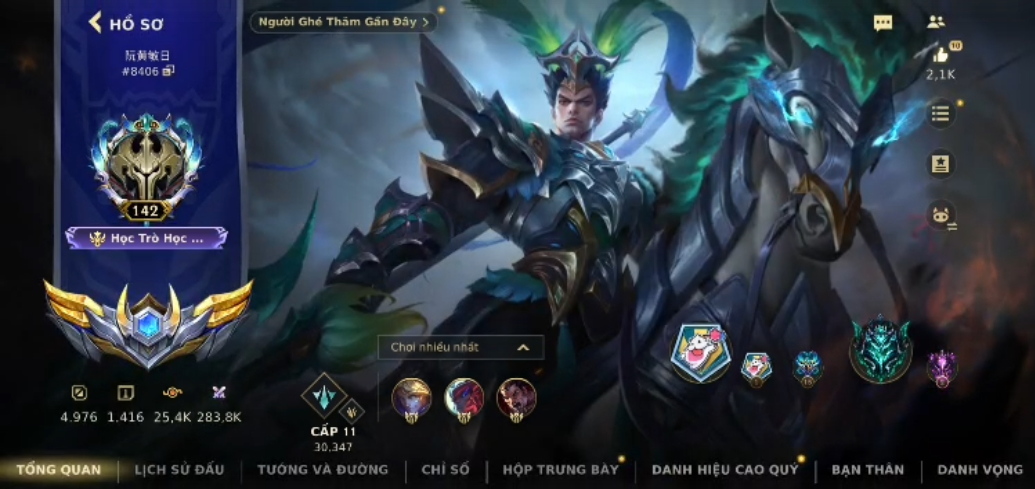Click the level 142 avatar frame
This screenshot has width=1035, height=489.
click(x=147, y=165)
